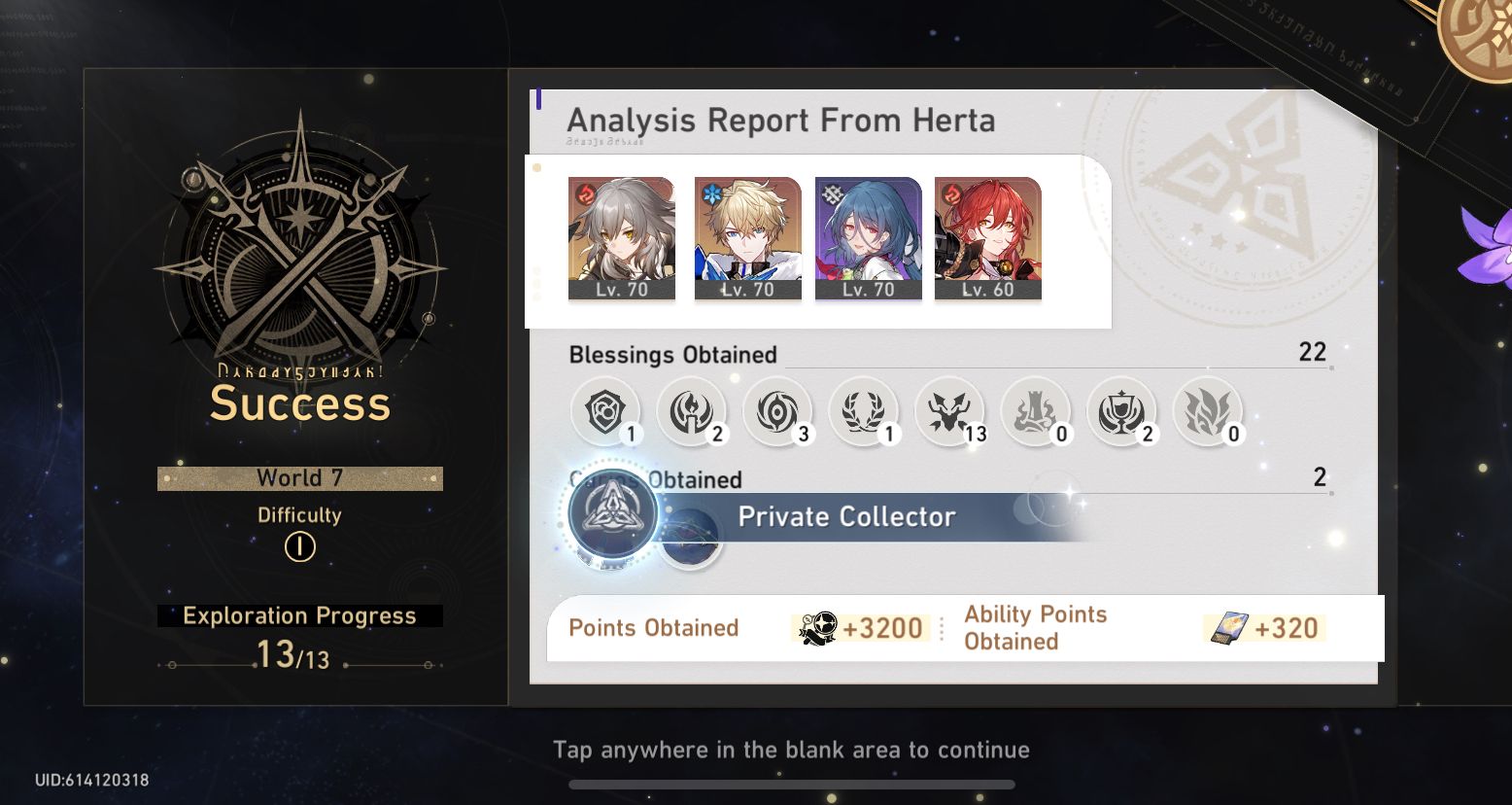The width and height of the screenshot is (1512, 805).
Task: Tap the blank area to continue
Action: click(789, 750)
